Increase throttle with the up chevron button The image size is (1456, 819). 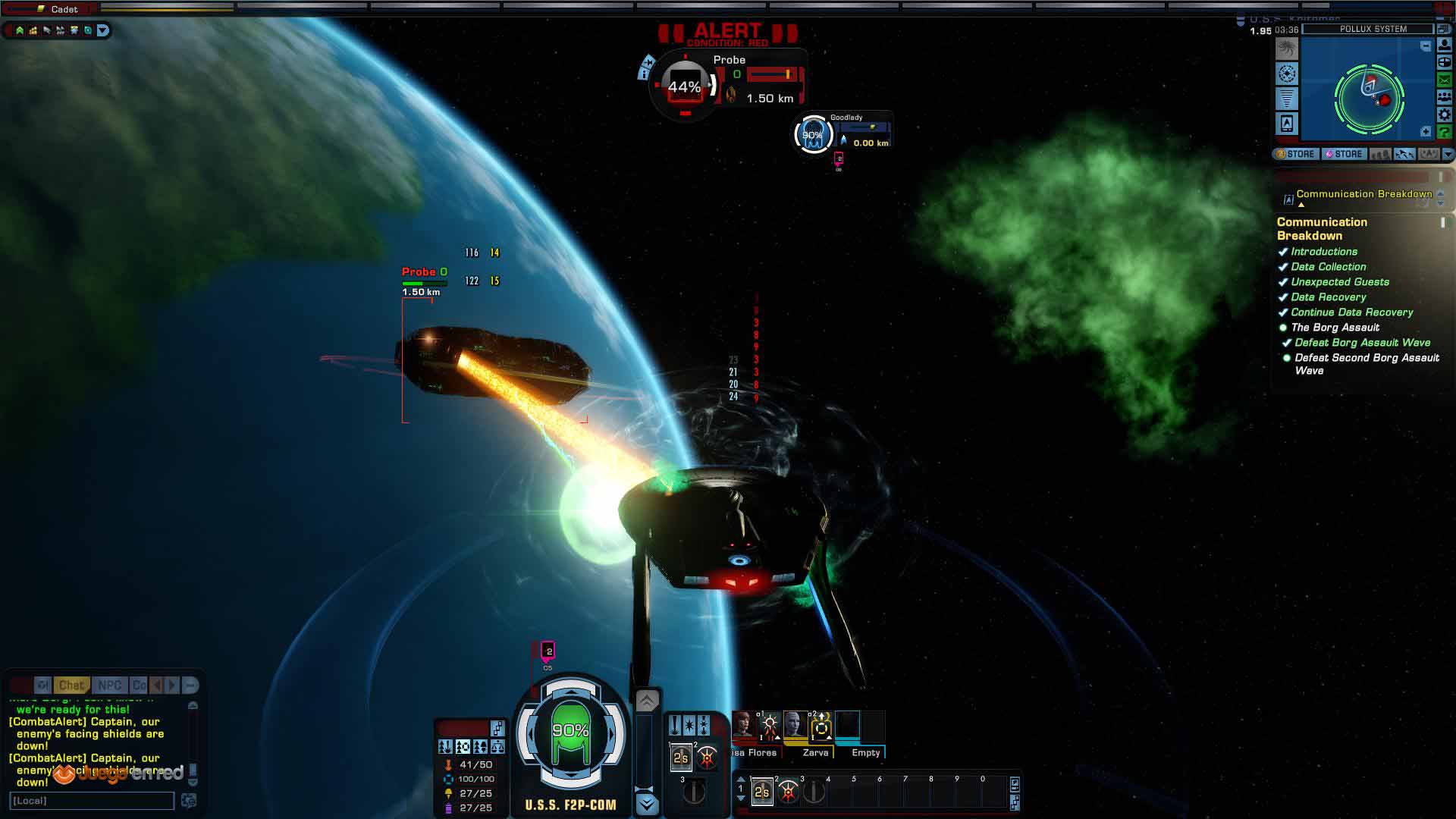click(647, 701)
